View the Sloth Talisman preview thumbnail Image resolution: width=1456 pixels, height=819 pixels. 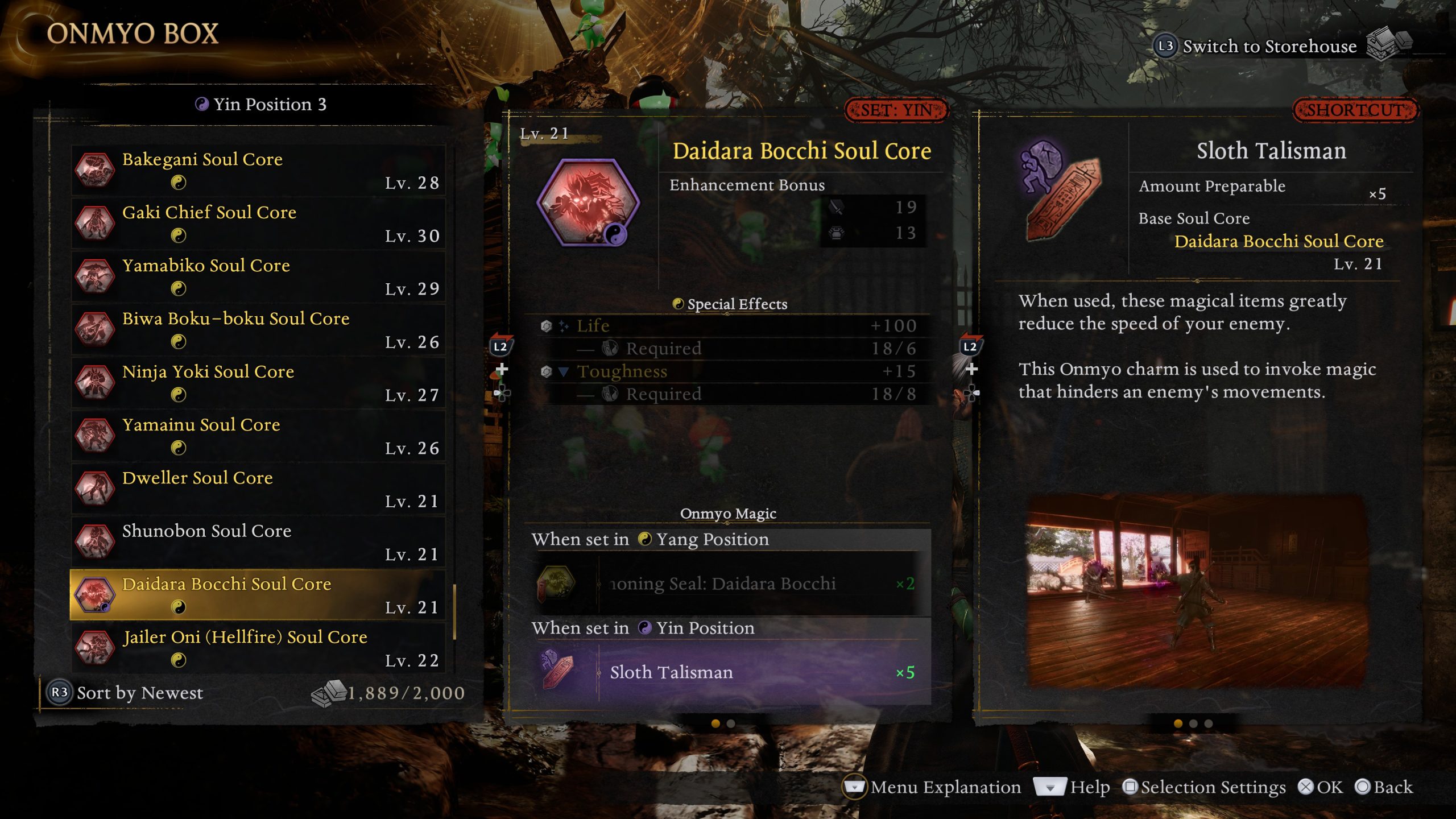click(1197, 591)
